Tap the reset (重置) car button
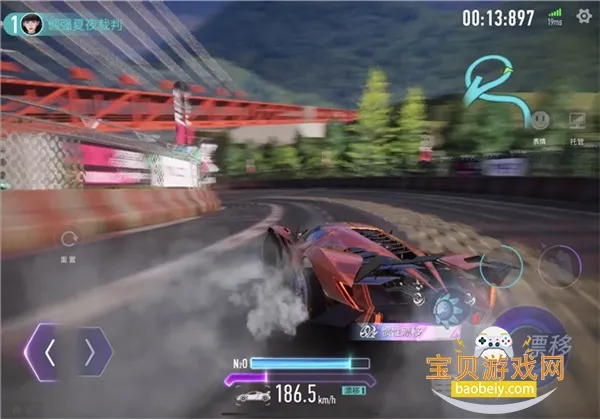 70,240
